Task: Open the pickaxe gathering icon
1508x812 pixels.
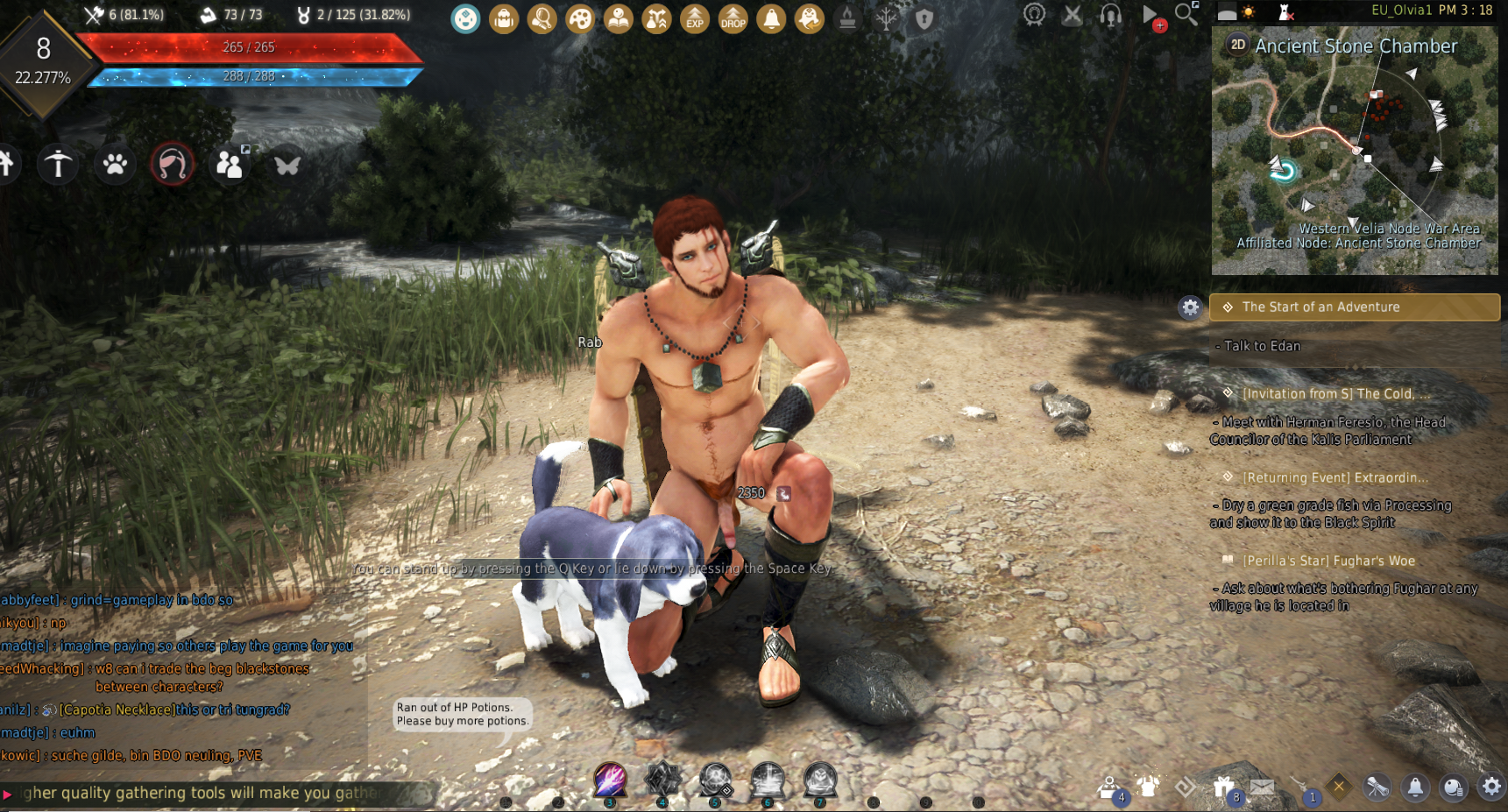Action: [x=58, y=164]
